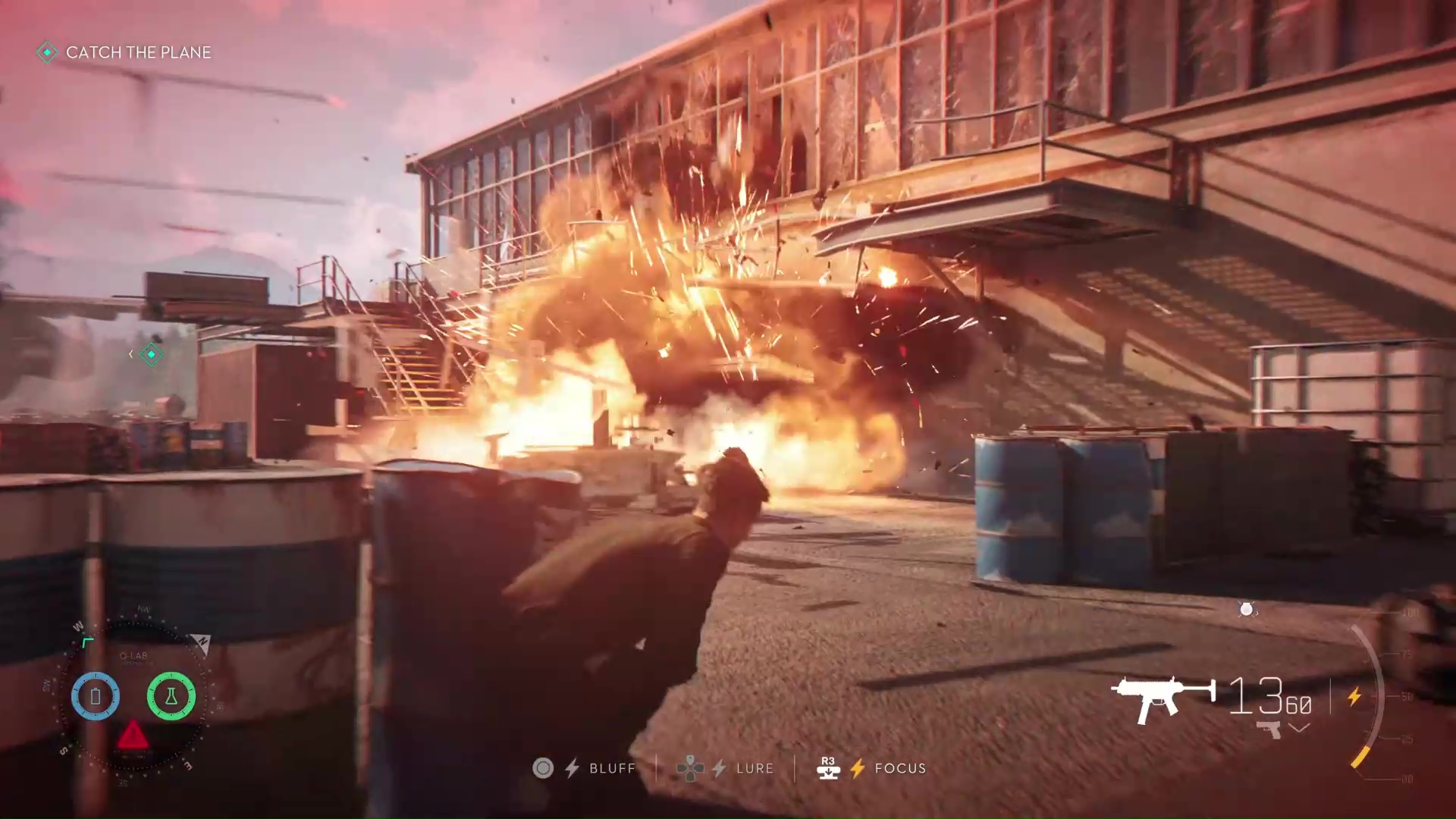Click the red warning triangle icon

[x=133, y=735]
